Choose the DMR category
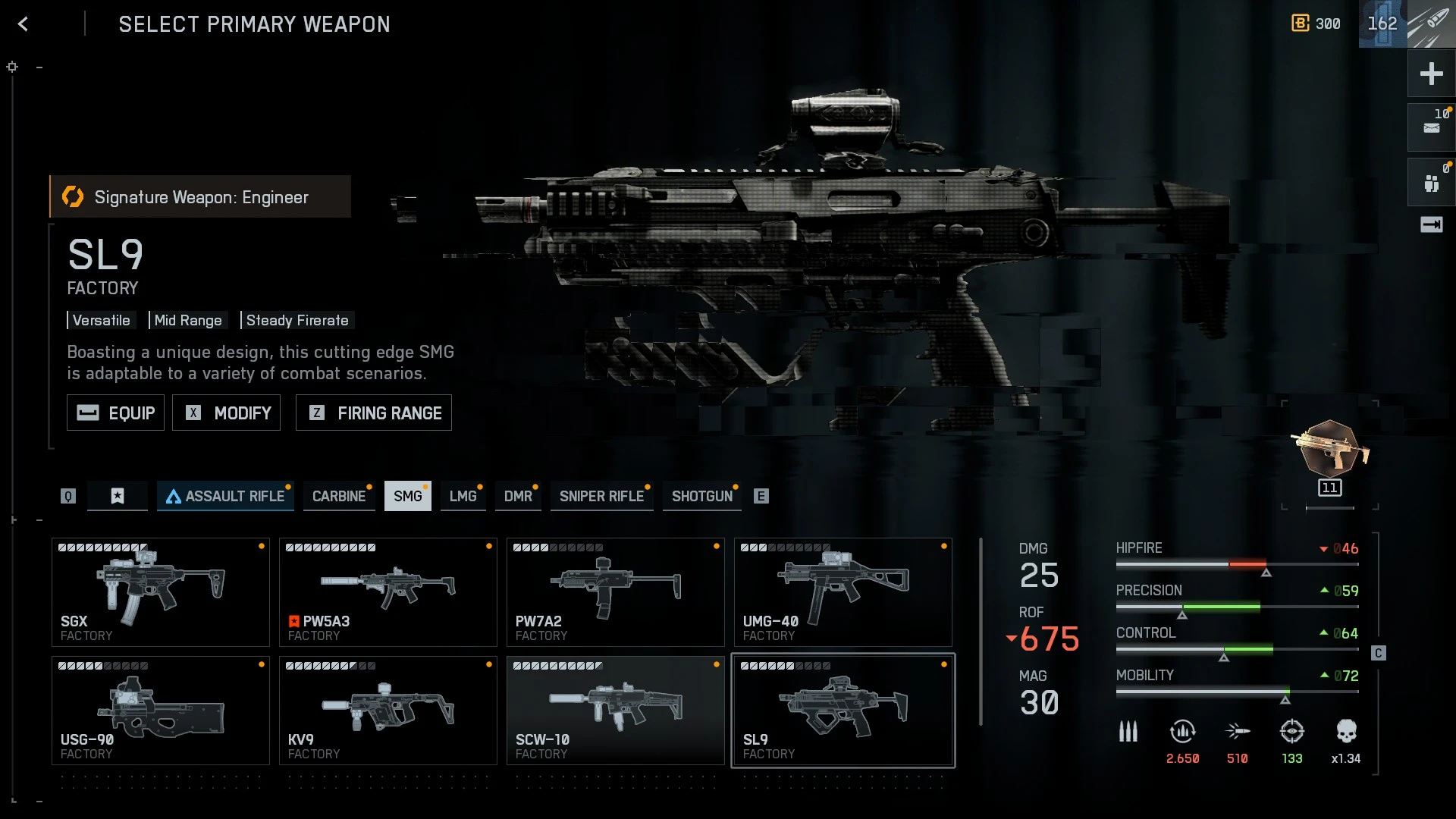 [518, 496]
